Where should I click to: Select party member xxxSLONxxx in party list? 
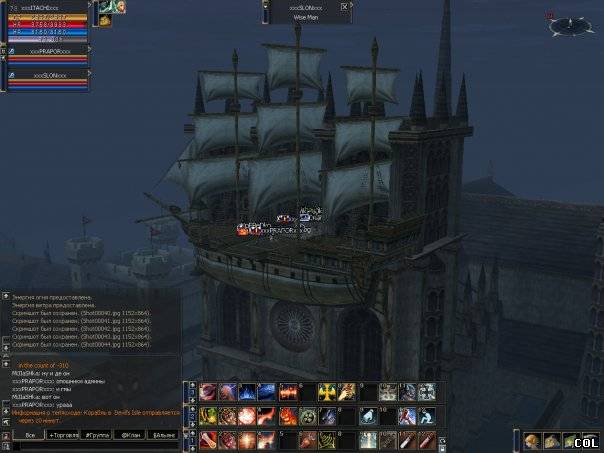[x=48, y=75]
